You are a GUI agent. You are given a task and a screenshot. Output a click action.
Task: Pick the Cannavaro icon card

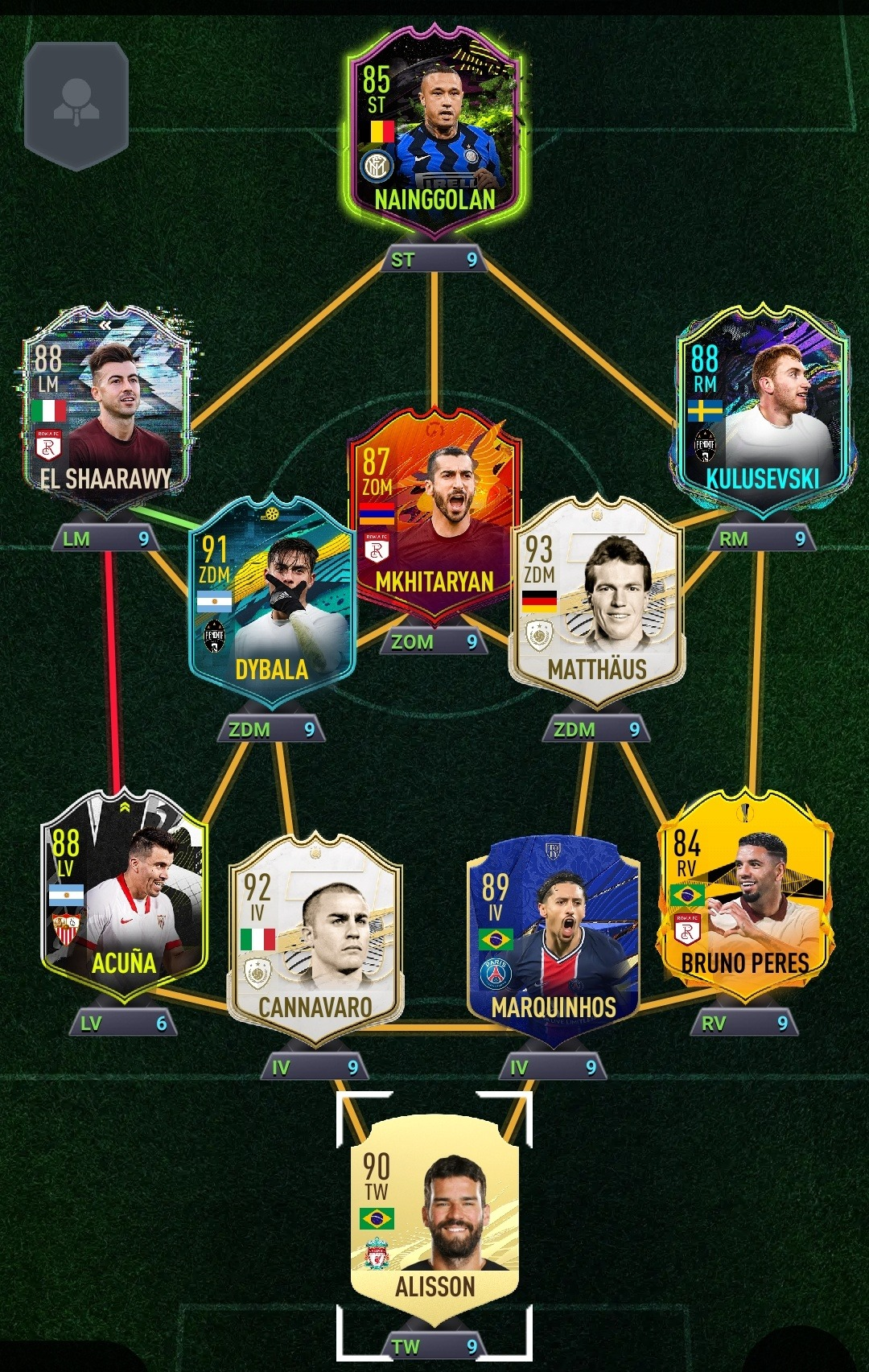pyautogui.click(x=315, y=937)
